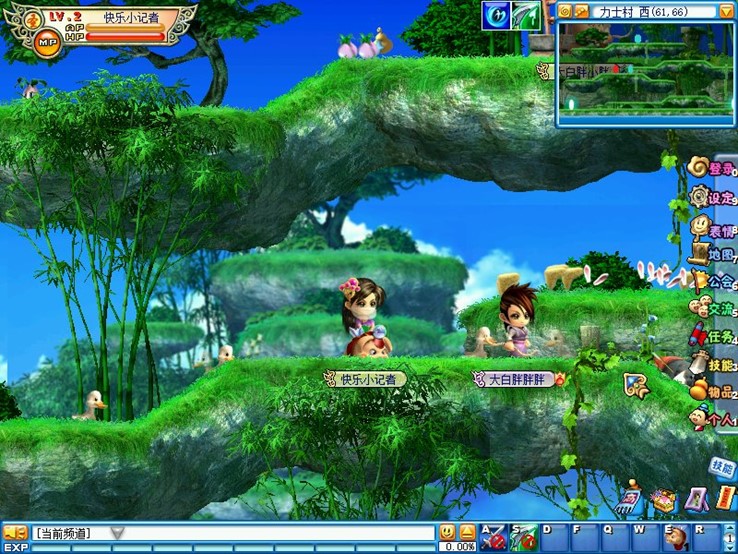The width and height of the screenshot is (738, 554).
Task: Open the 个人 character menu
Action: click(x=713, y=420)
